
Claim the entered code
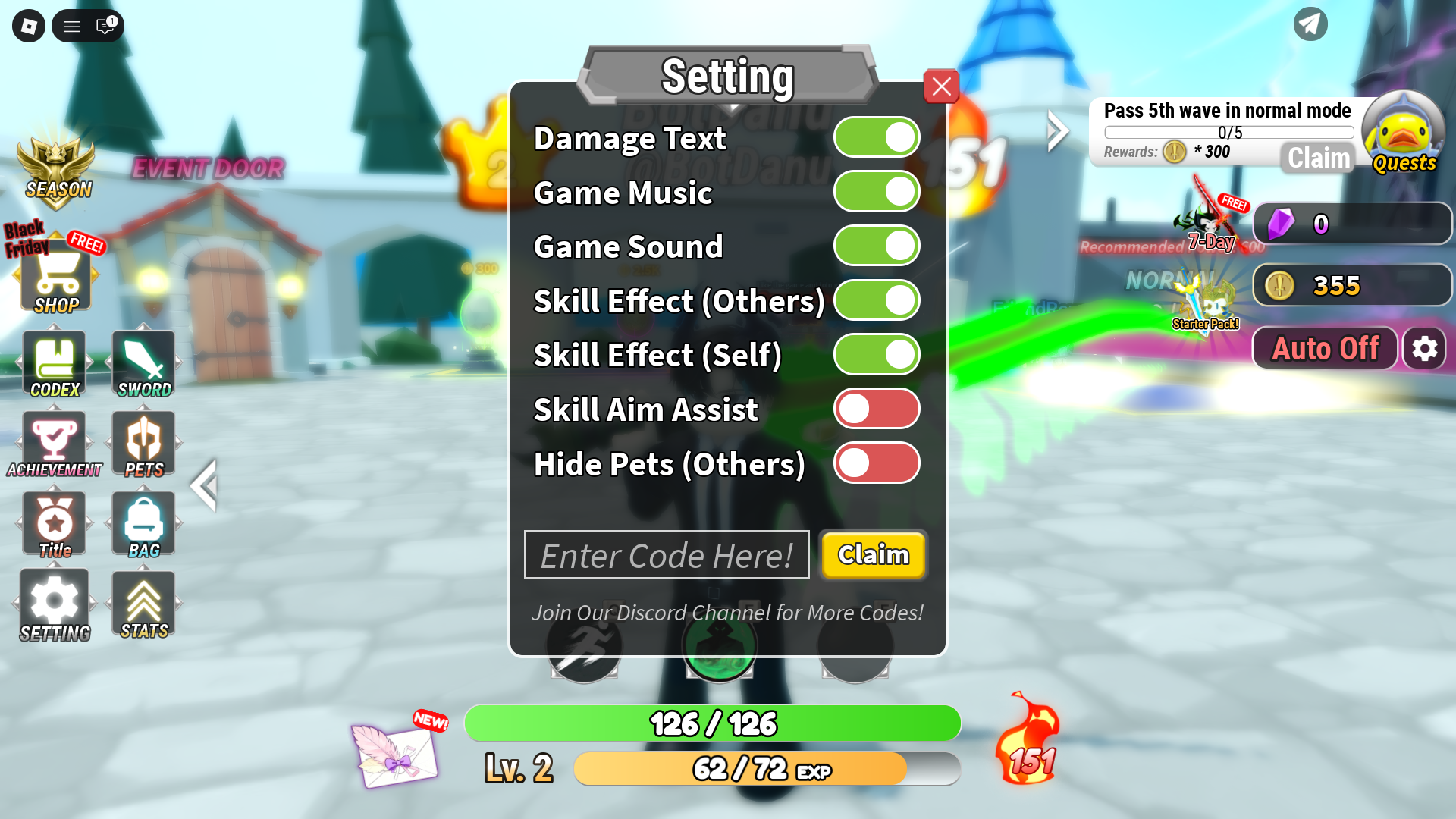(873, 554)
